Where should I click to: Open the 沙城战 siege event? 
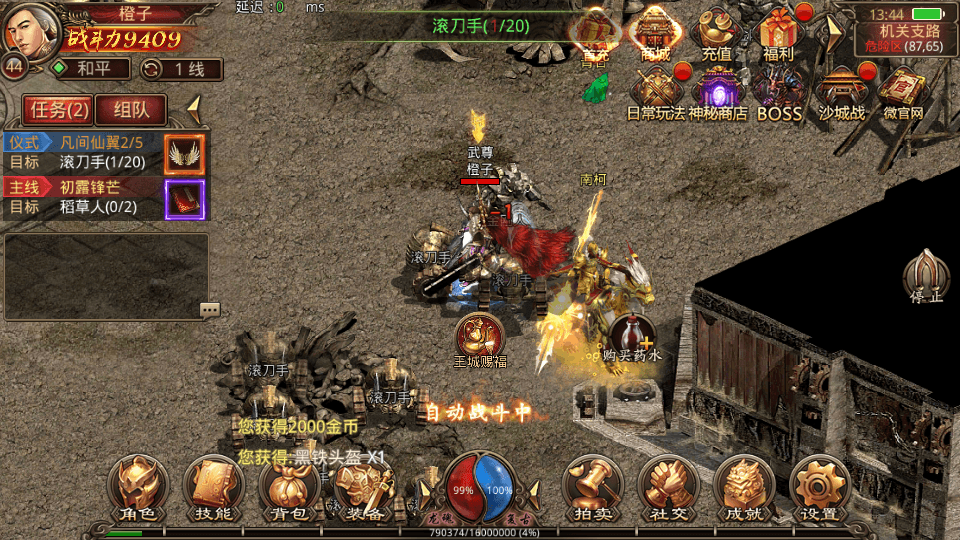[x=841, y=92]
